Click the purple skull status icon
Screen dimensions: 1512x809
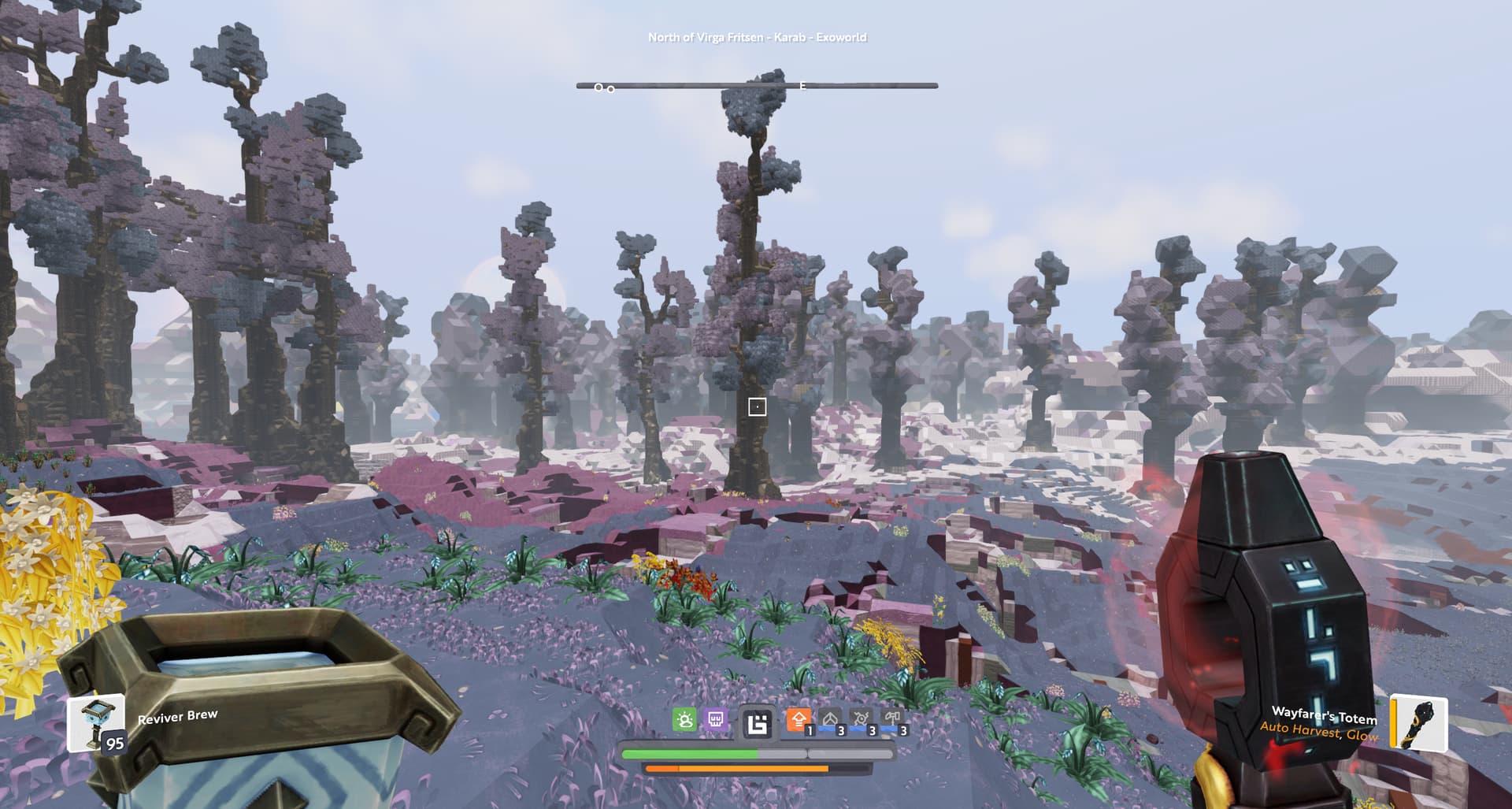tap(716, 719)
